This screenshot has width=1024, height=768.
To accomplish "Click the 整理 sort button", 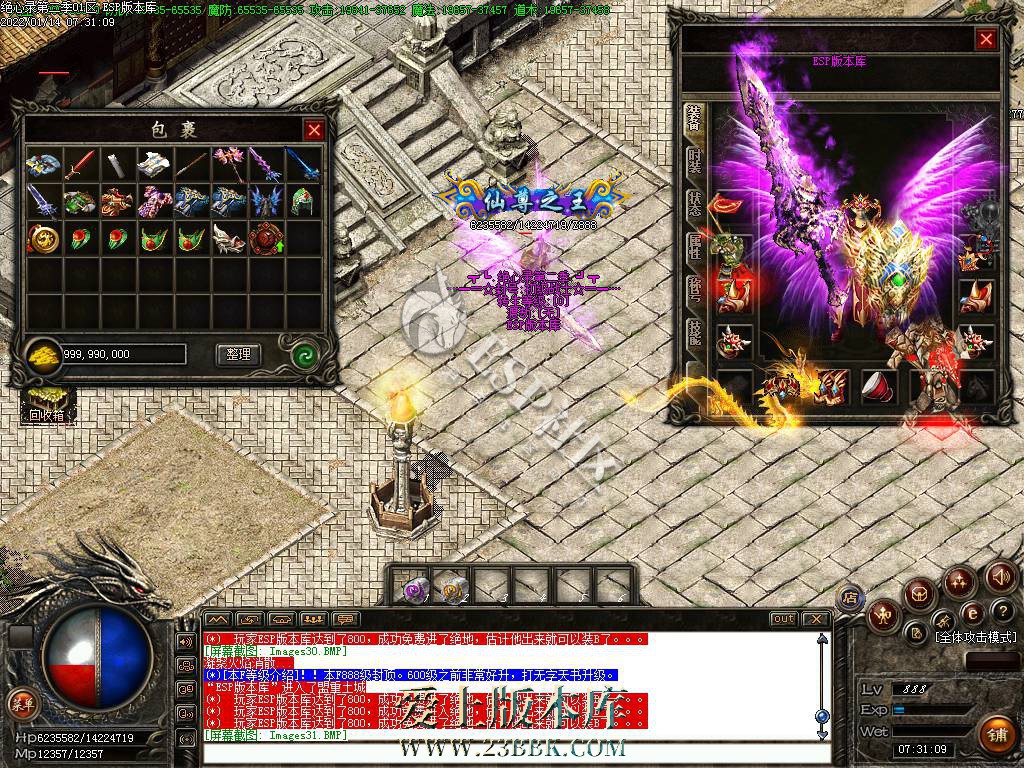I will tap(238, 354).
